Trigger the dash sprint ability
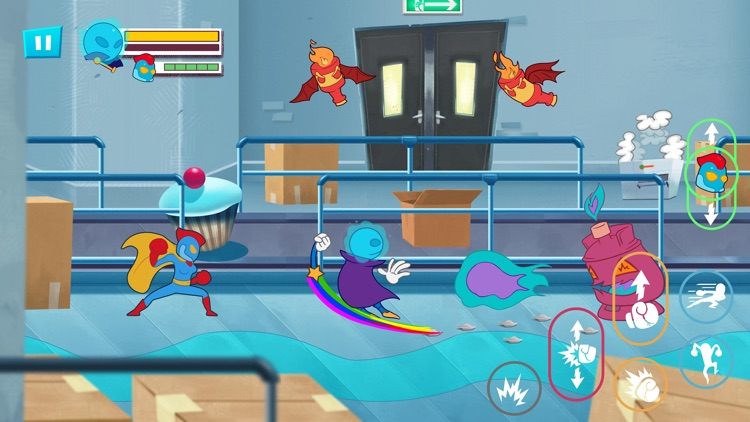 [x=705, y=297]
